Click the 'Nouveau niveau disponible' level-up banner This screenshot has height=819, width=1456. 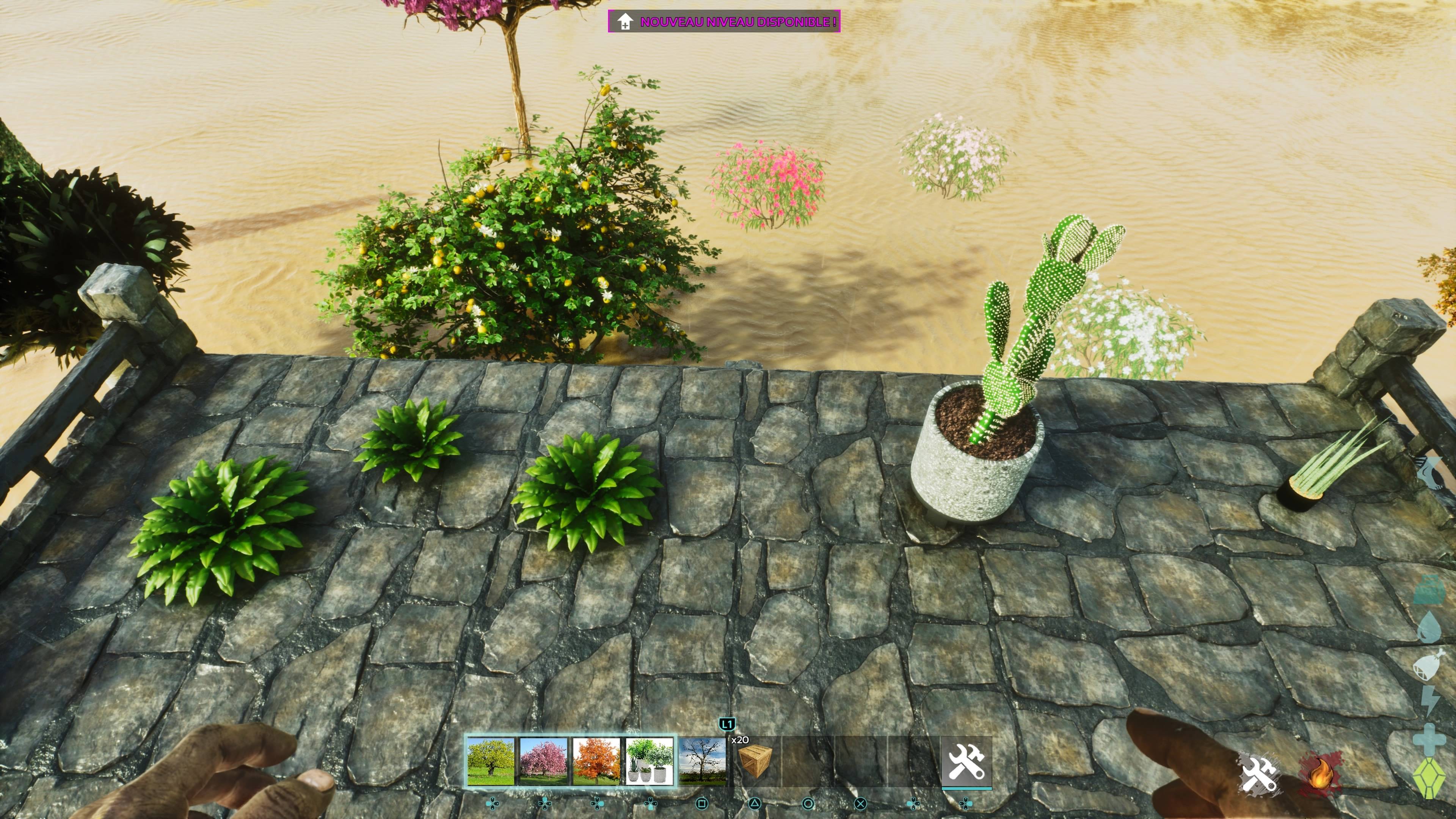coord(724,22)
